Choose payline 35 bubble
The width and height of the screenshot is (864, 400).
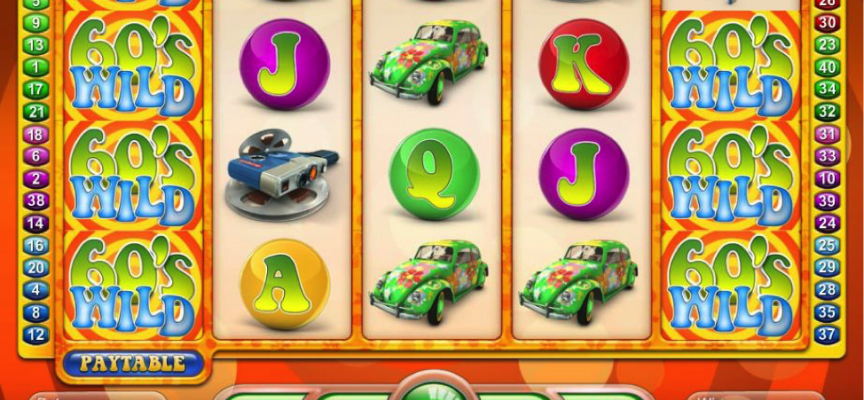pos(827,312)
